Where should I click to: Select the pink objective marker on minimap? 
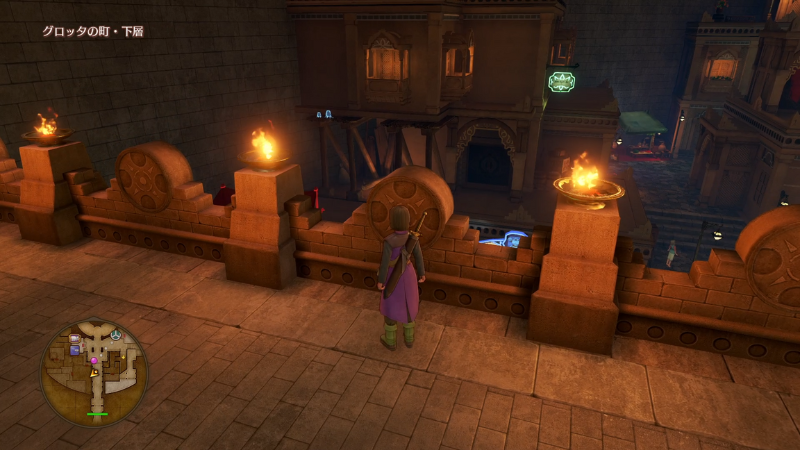pos(95,360)
